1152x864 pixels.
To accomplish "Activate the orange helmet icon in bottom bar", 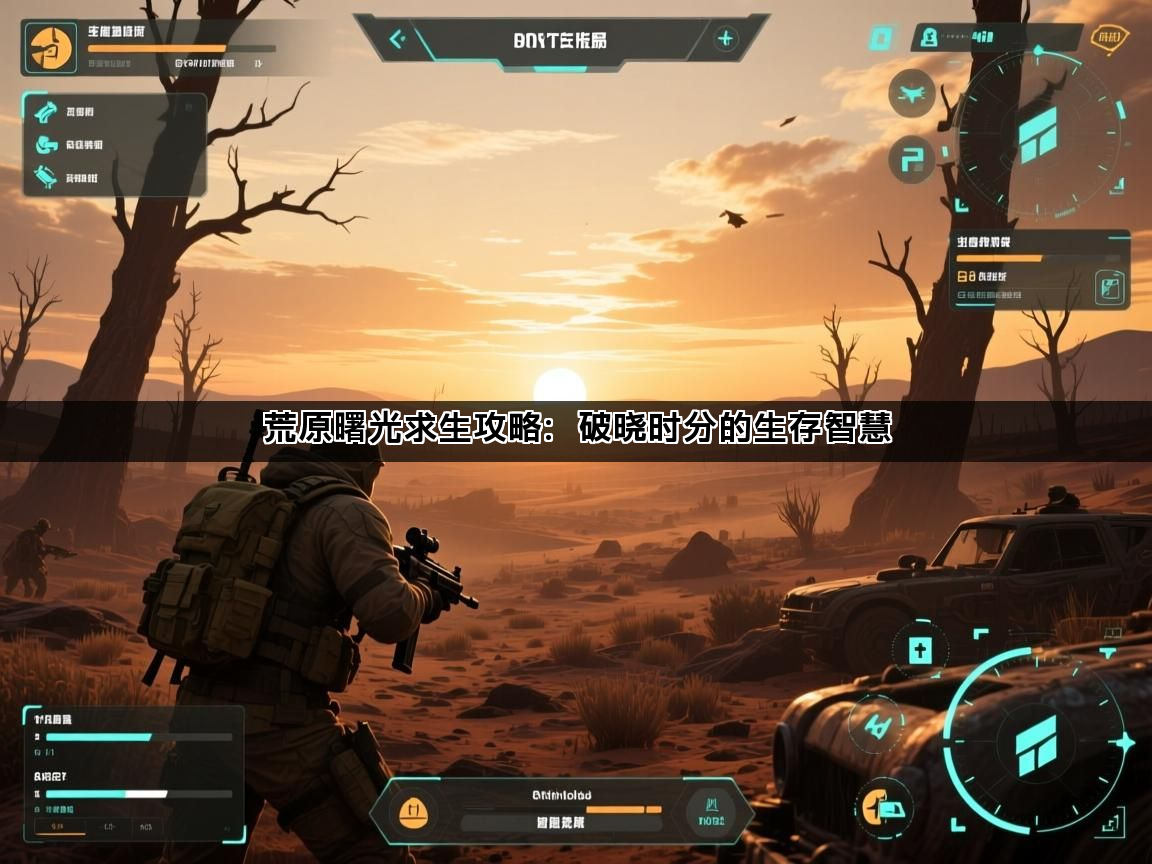I will click(413, 811).
